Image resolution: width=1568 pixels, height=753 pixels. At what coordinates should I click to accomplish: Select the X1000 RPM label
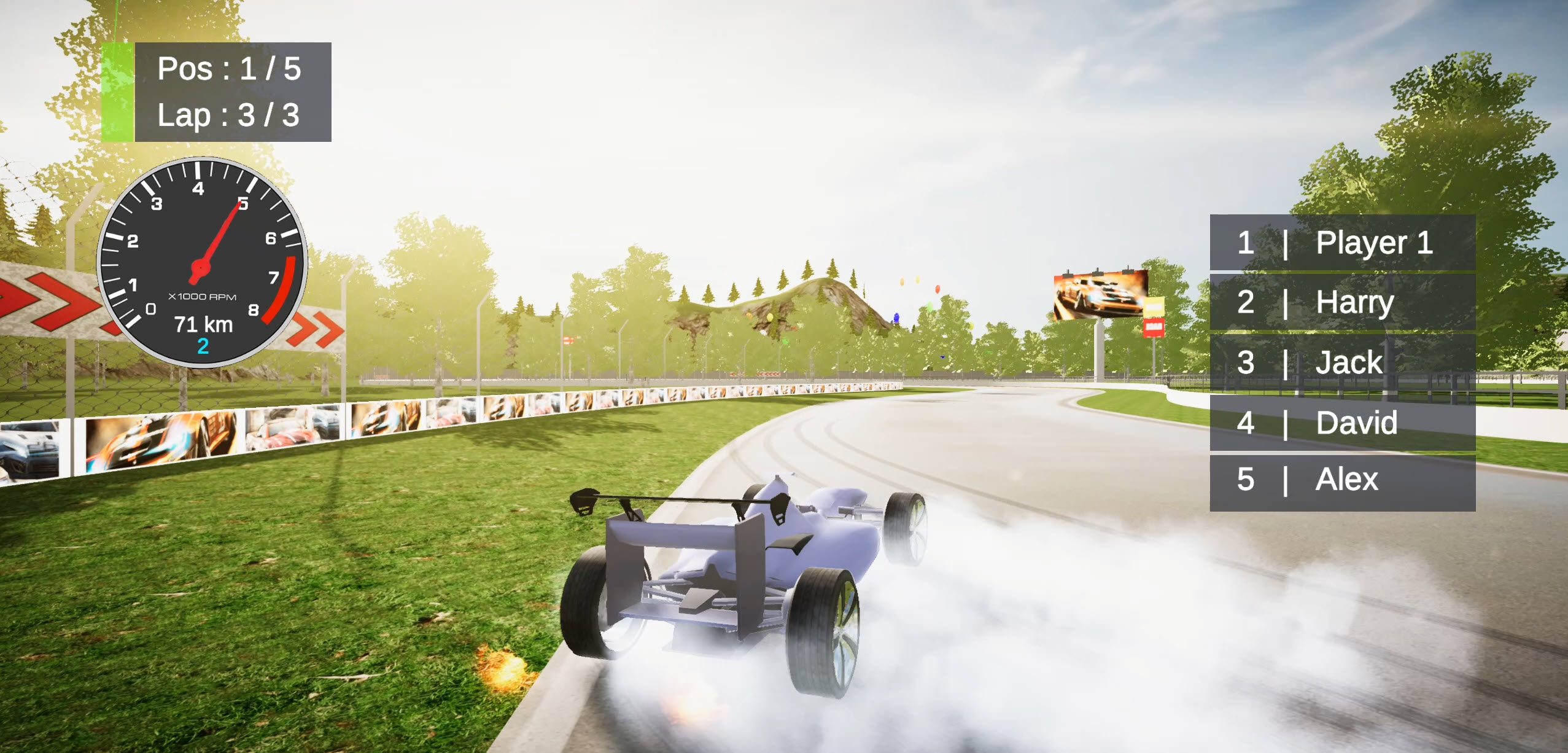click(x=203, y=298)
